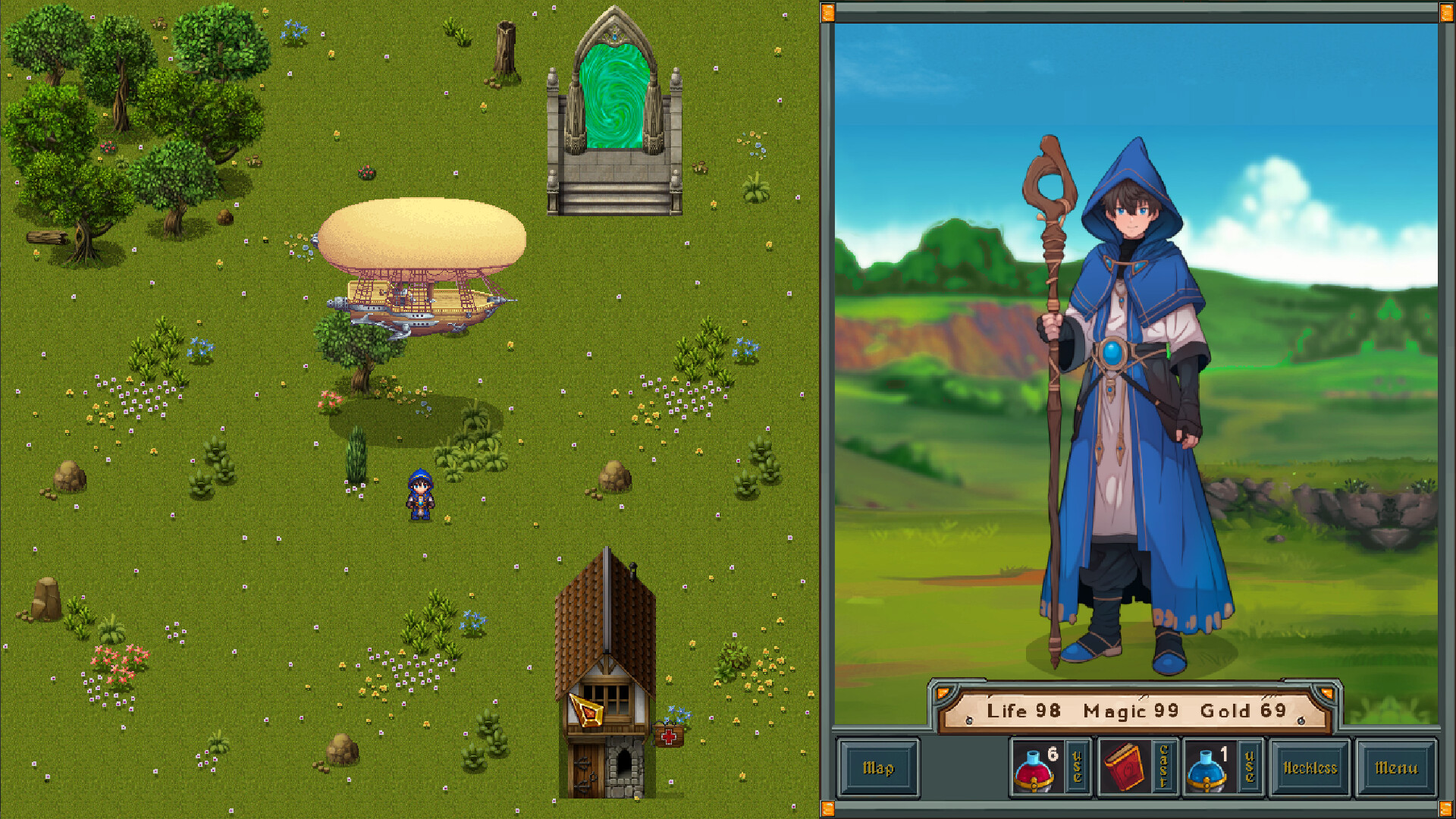Screen dimensions: 1456x819
Task: Click the Neckless button
Action: pyautogui.click(x=1309, y=767)
